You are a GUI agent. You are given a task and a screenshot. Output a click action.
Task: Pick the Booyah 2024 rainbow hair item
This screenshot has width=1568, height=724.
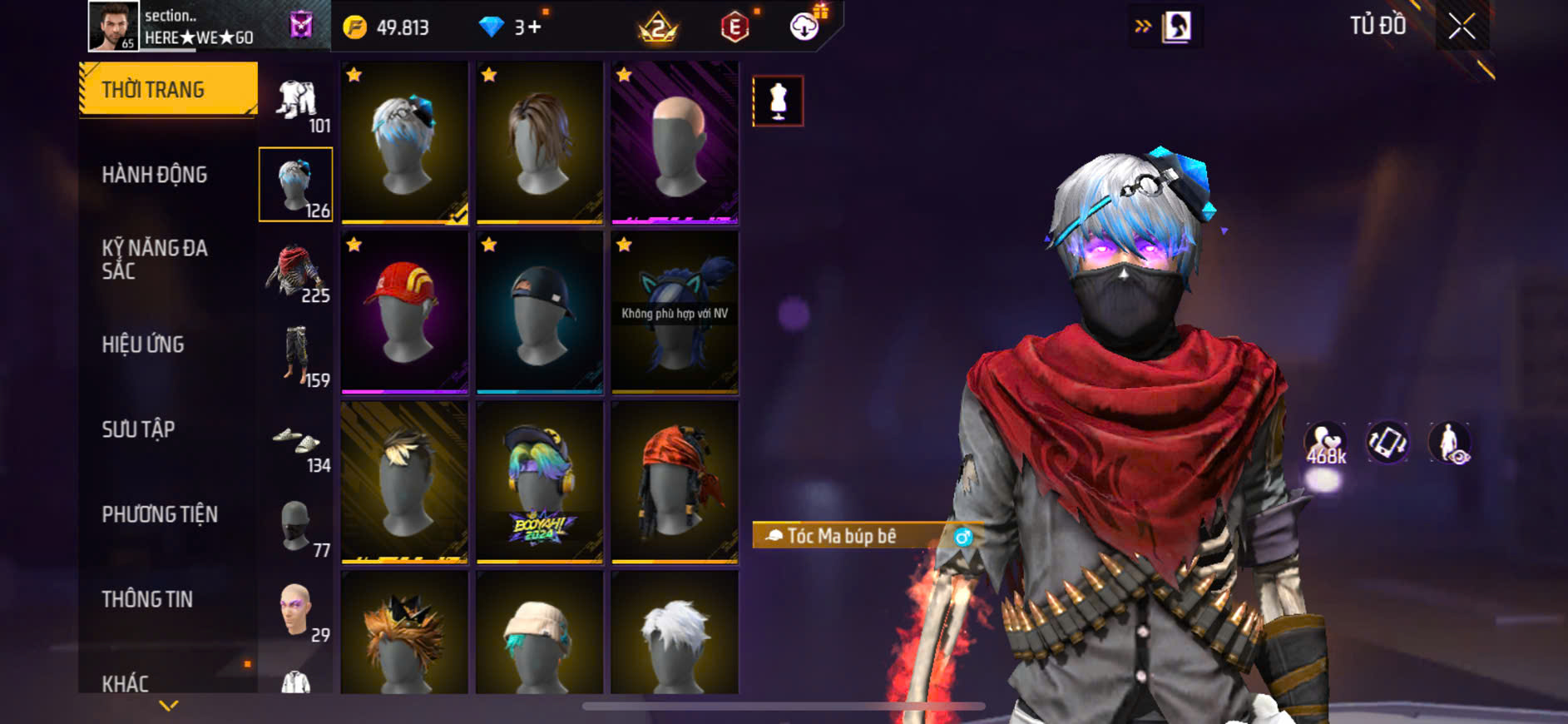(540, 483)
